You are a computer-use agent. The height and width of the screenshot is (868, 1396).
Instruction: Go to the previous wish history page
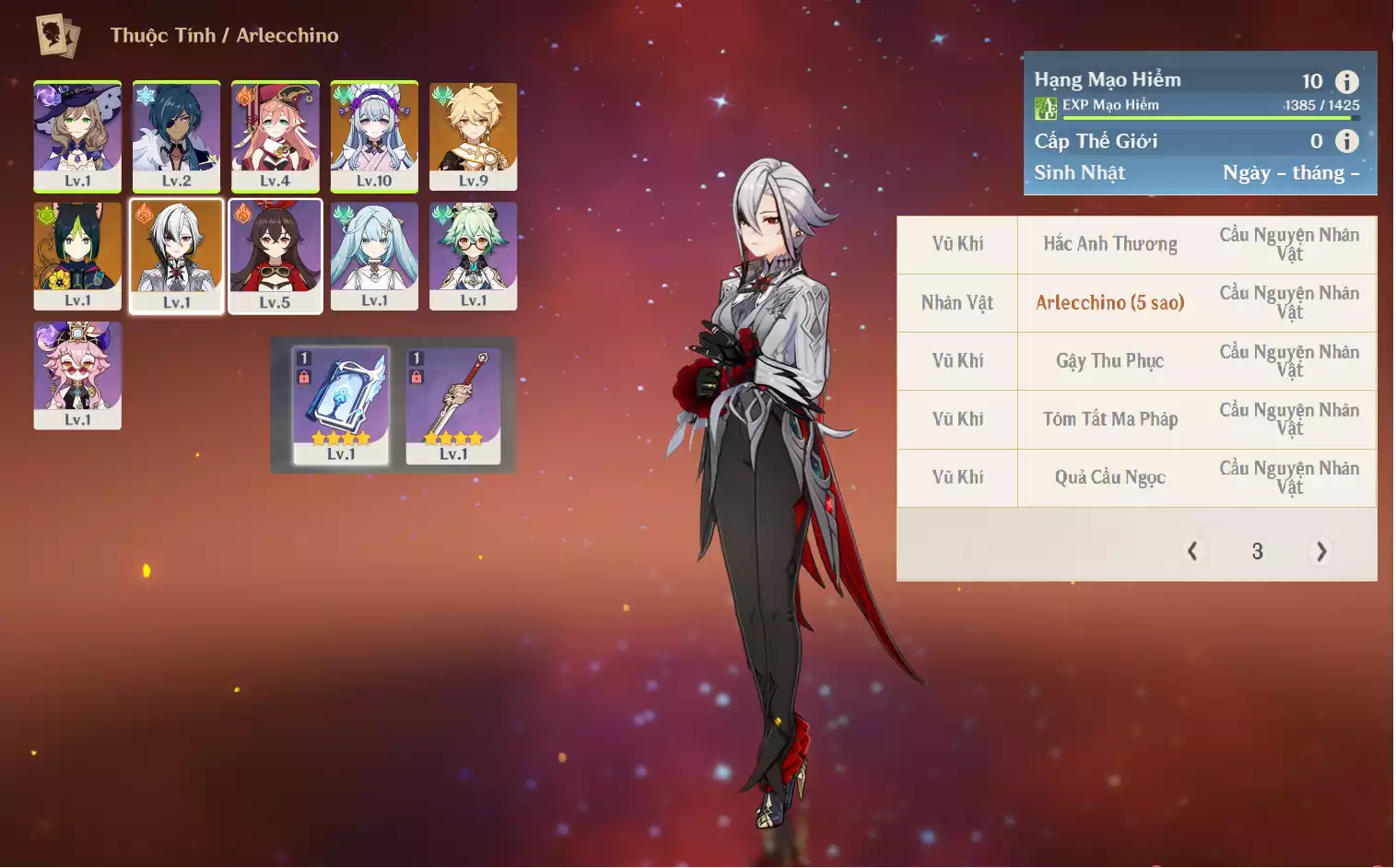coord(1192,551)
